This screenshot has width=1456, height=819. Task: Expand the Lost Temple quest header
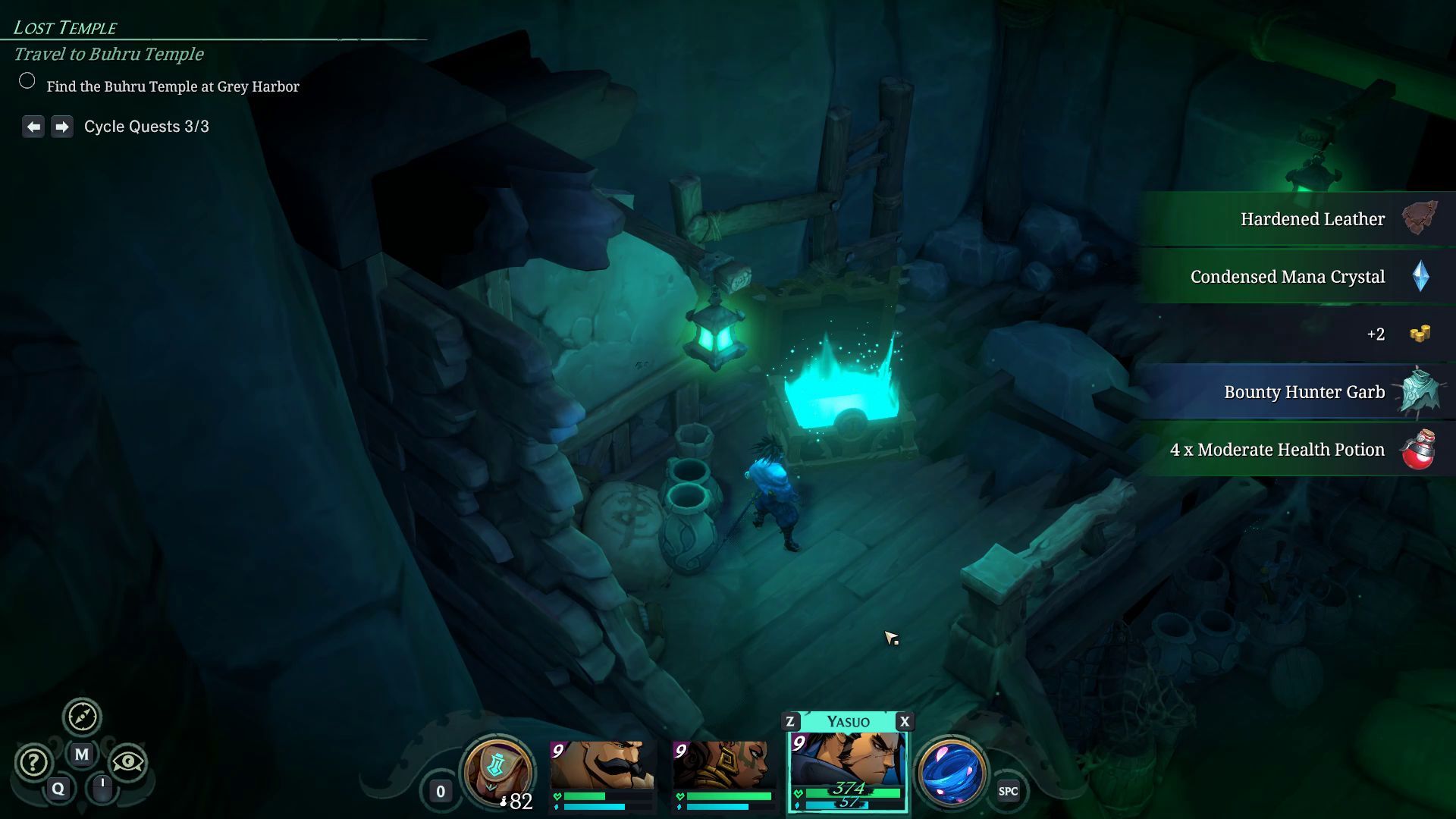coord(64,27)
